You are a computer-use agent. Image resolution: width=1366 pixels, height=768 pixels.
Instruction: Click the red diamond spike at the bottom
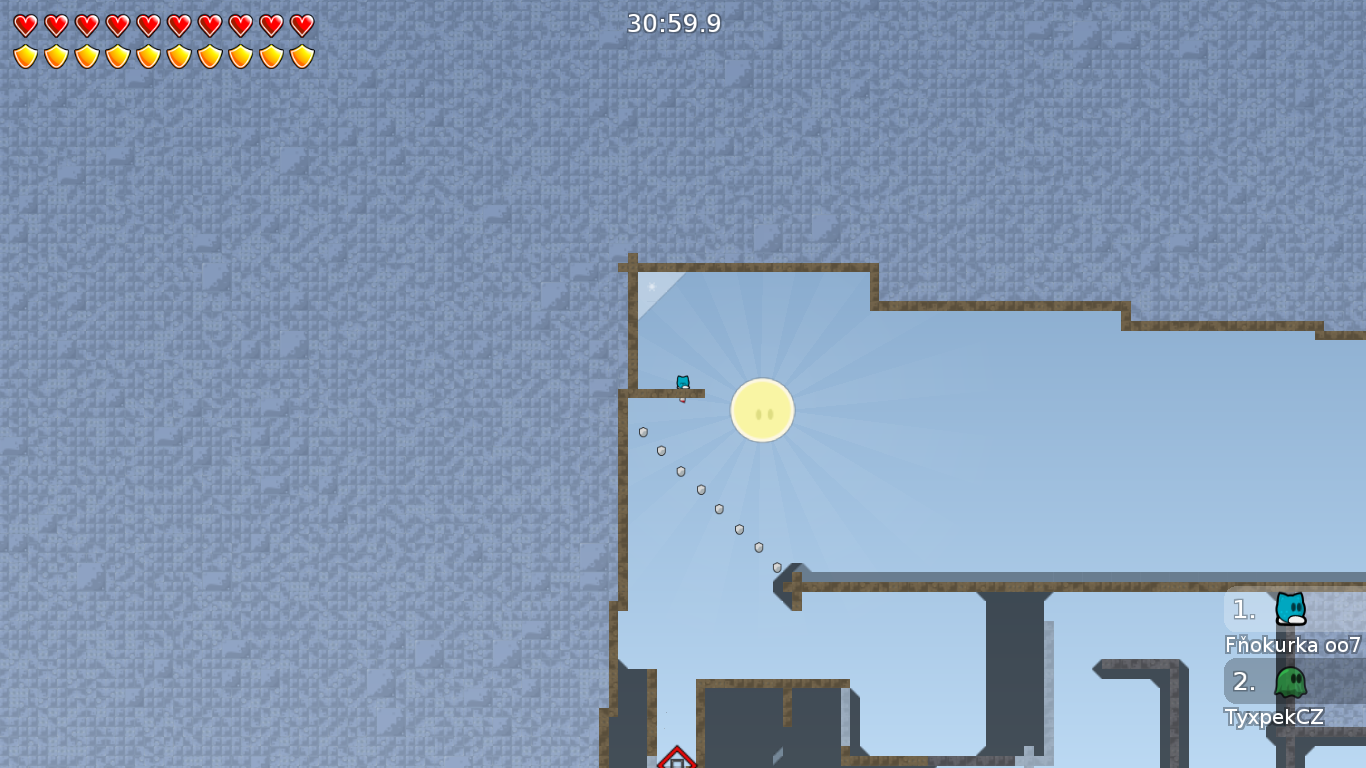pyautogui.click(x=677, y=761)
